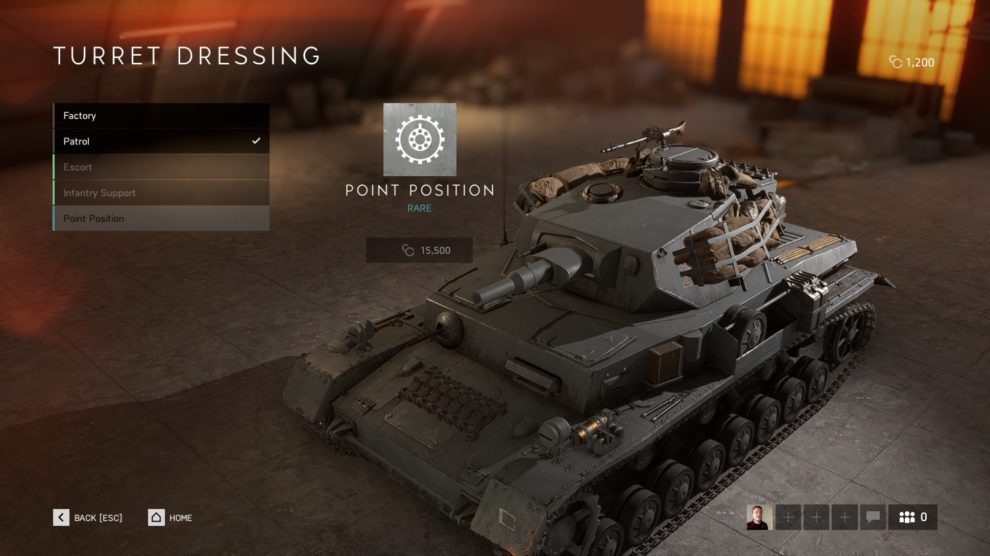Open the squad chat bubble
This screenshot has width=990, height=556.
click(872, 517)
